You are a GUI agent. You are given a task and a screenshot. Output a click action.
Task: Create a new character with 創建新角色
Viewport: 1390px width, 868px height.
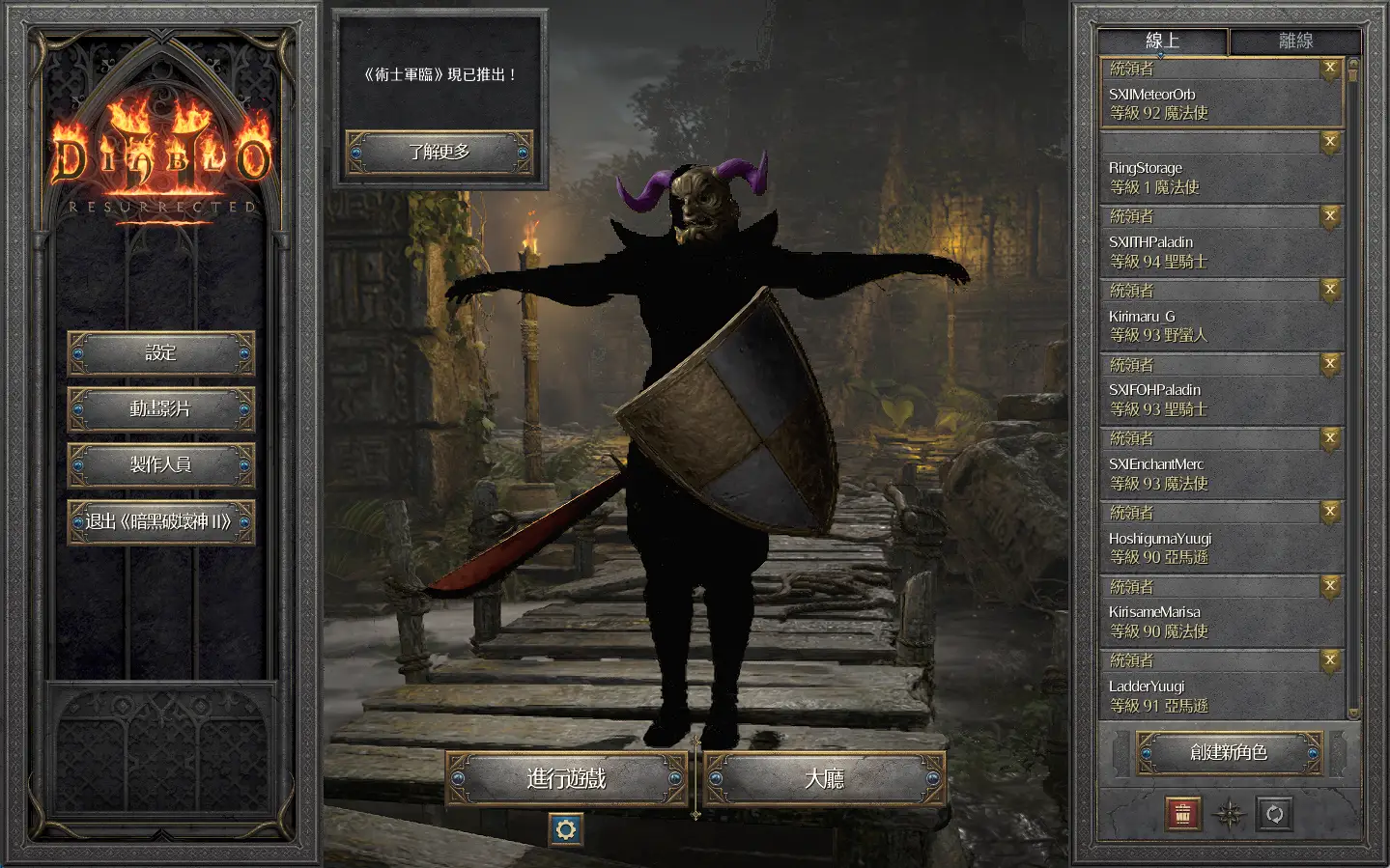(1229, 752)
